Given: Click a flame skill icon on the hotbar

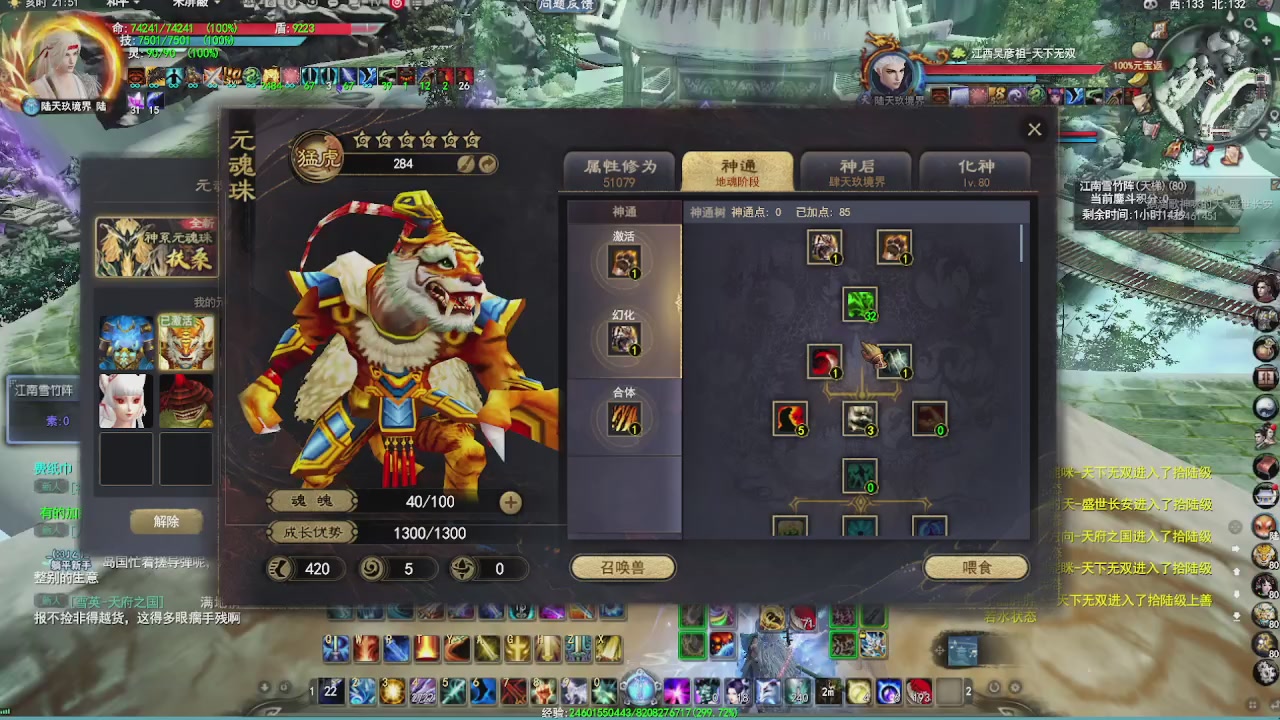Looking at the screenshot, I should [x=429, y=649].
